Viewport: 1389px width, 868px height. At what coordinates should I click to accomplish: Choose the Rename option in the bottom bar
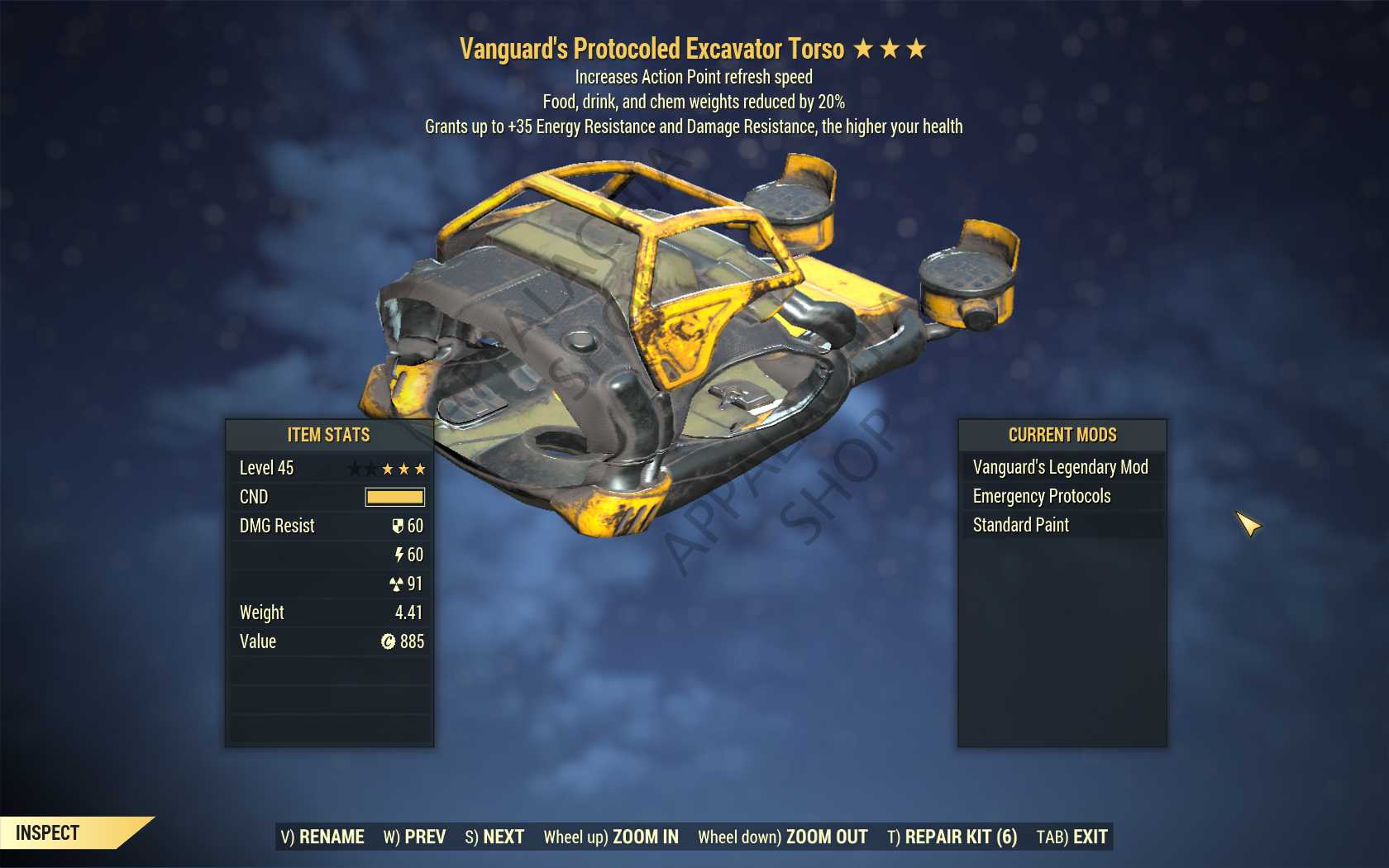pos(322,837)
